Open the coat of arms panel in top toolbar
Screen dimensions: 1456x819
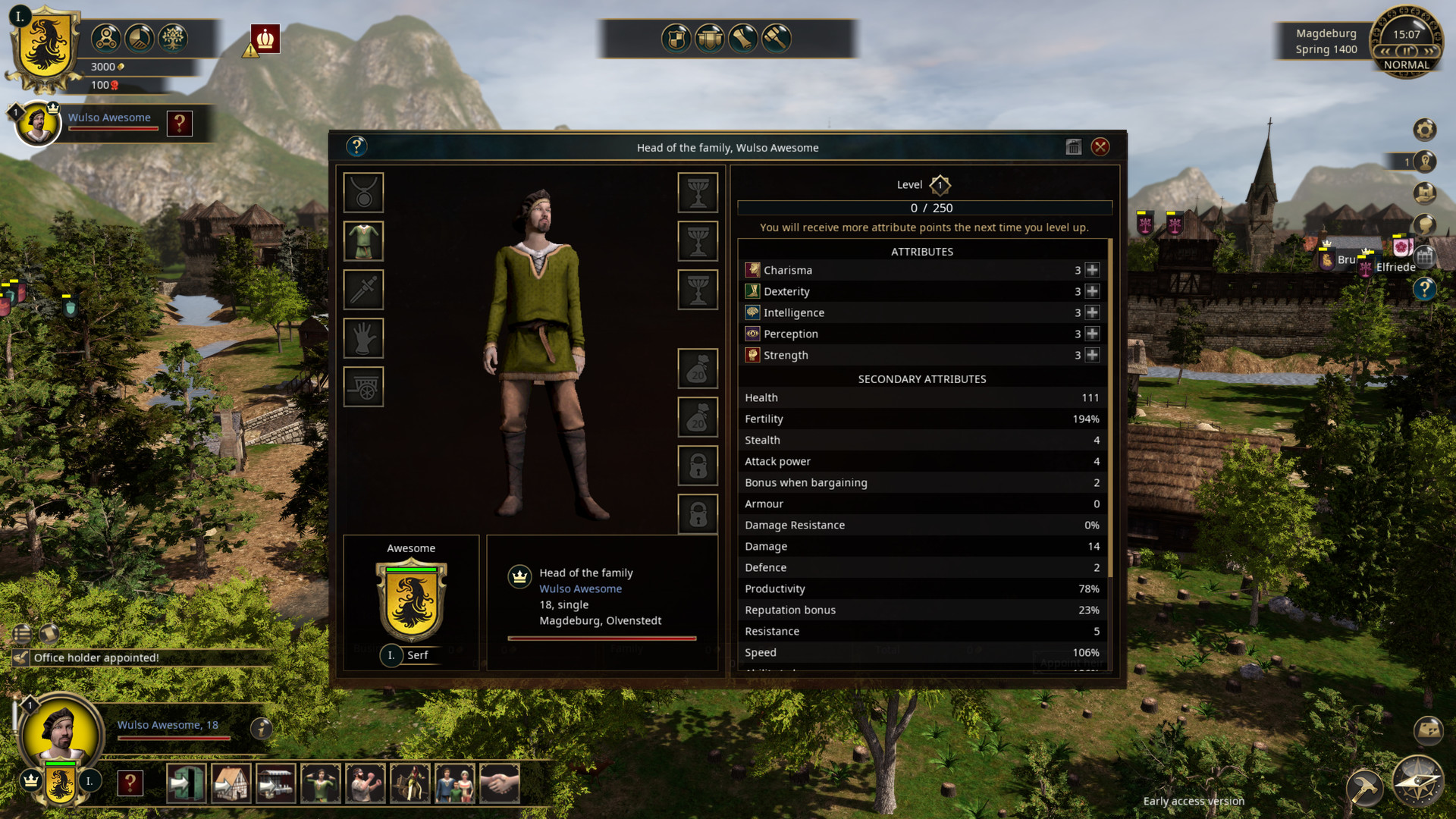(675, 39)
